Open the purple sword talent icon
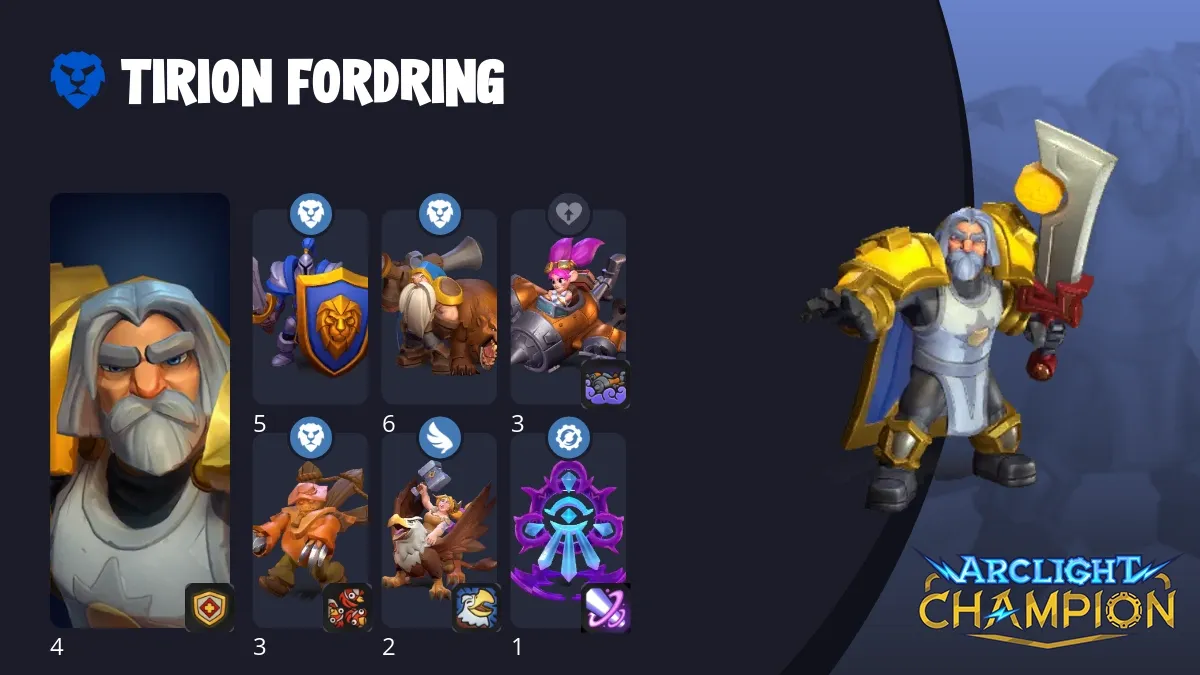 pyautogui.click(x=606, y=608)
